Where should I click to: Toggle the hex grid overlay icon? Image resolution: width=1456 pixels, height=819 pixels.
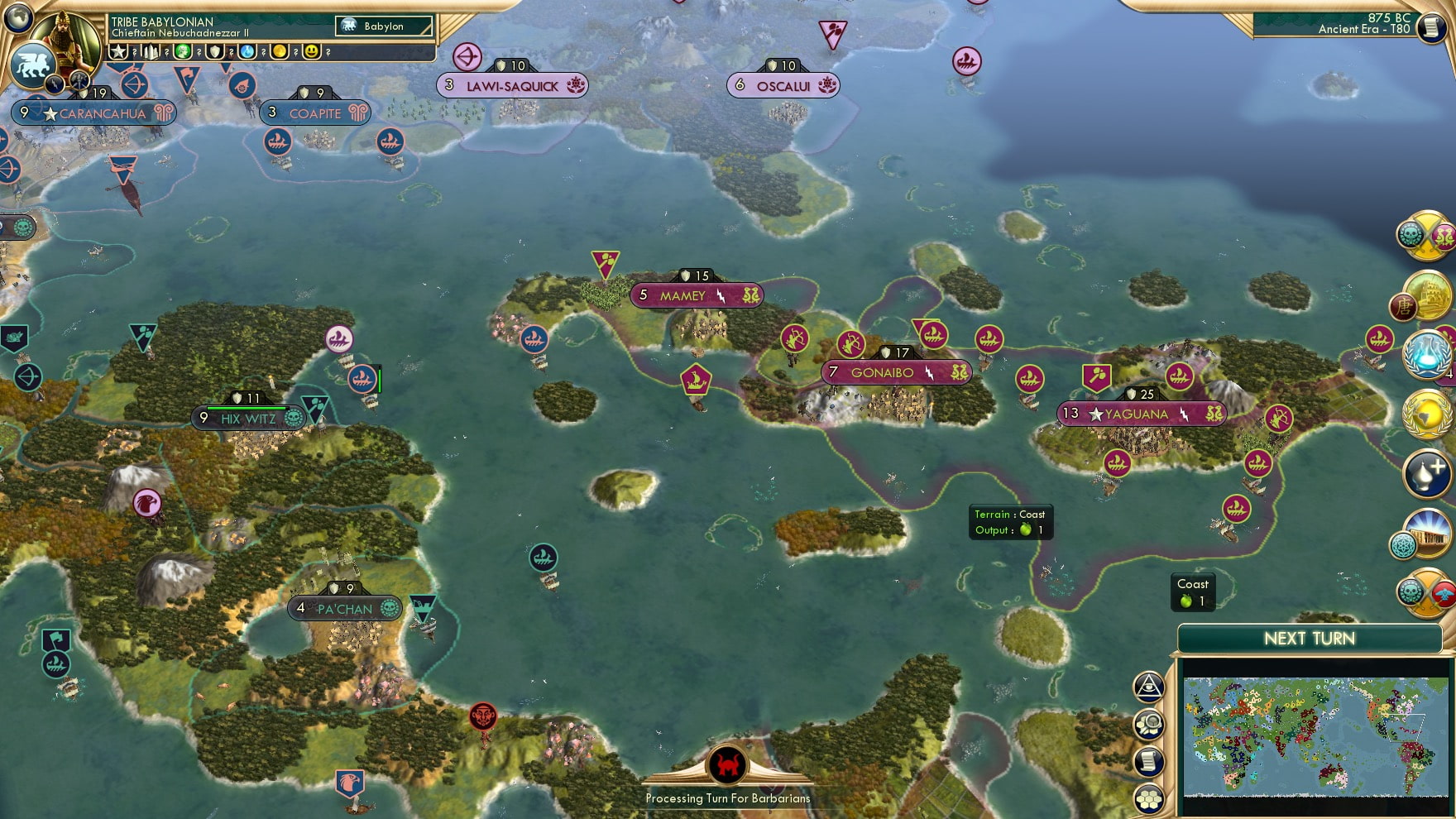[x=1148, y=798]
